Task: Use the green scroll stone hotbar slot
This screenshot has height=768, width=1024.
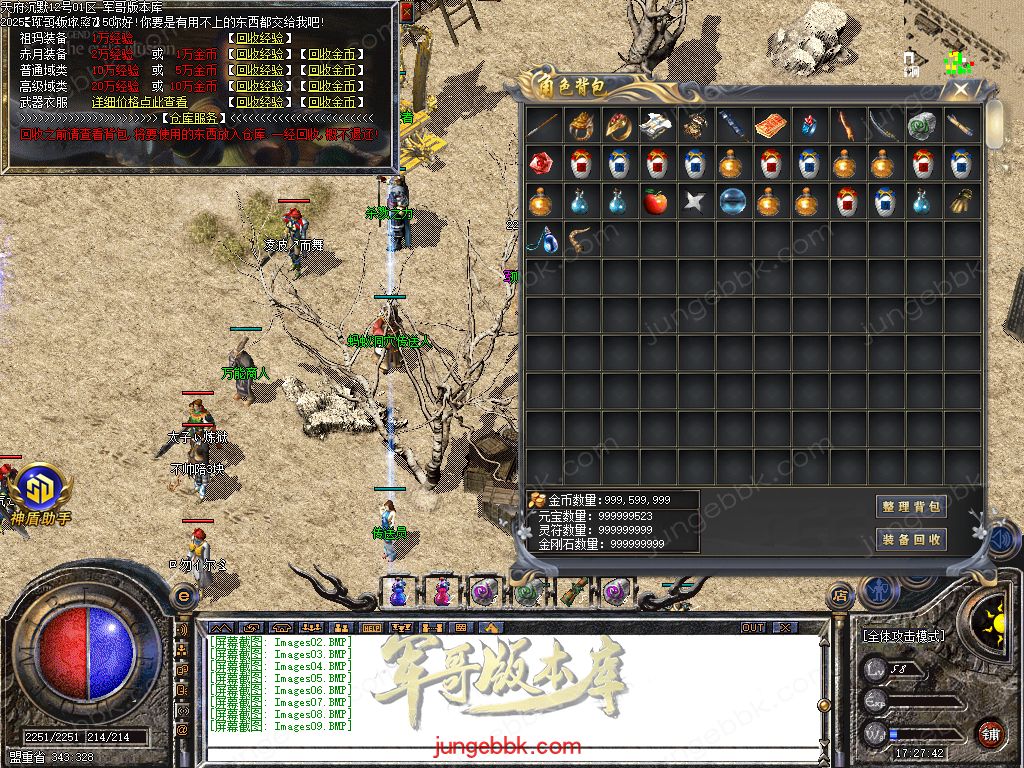Action: (526, 592)
